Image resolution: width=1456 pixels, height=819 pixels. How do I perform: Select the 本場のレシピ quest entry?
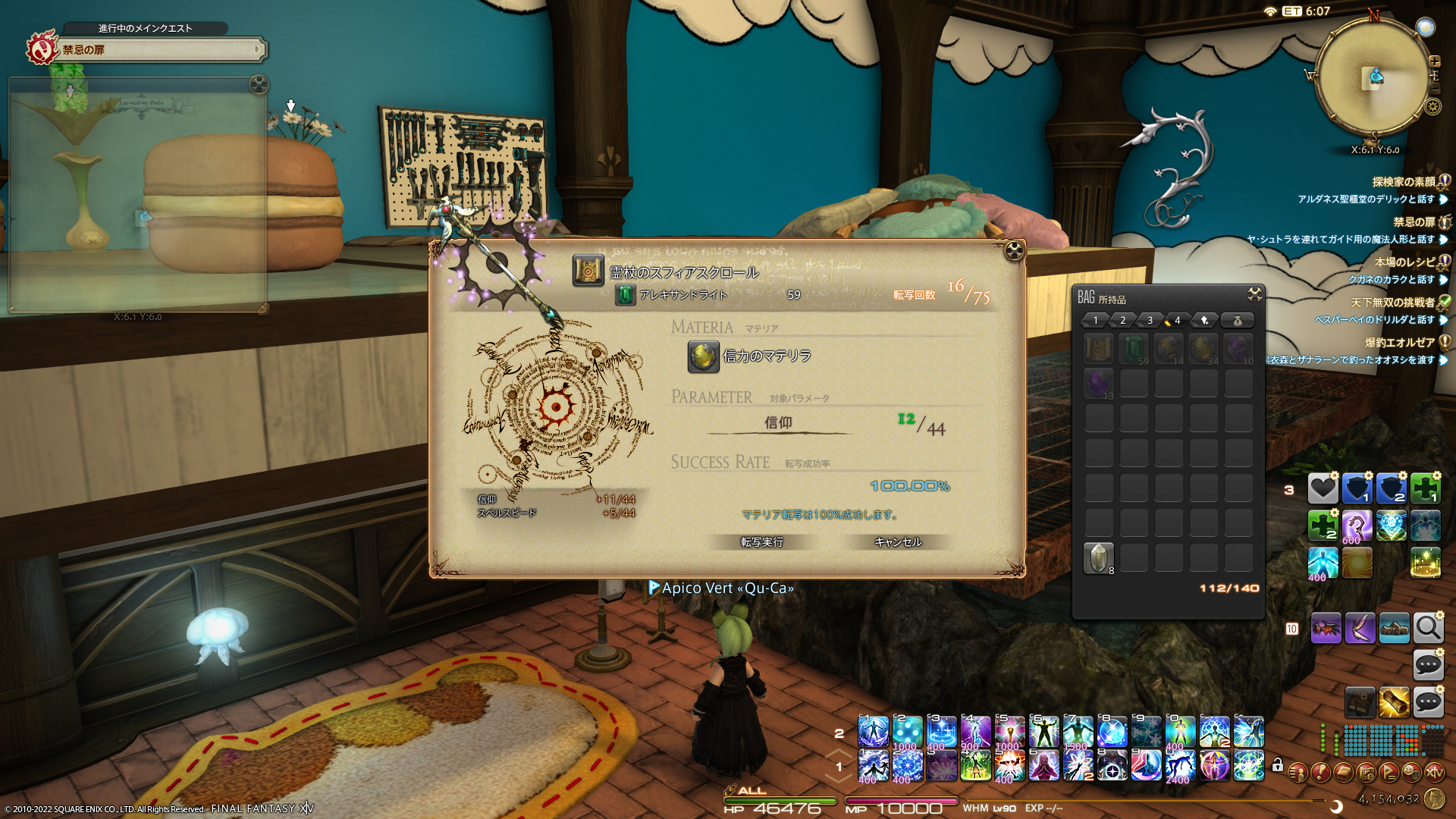1404,262
